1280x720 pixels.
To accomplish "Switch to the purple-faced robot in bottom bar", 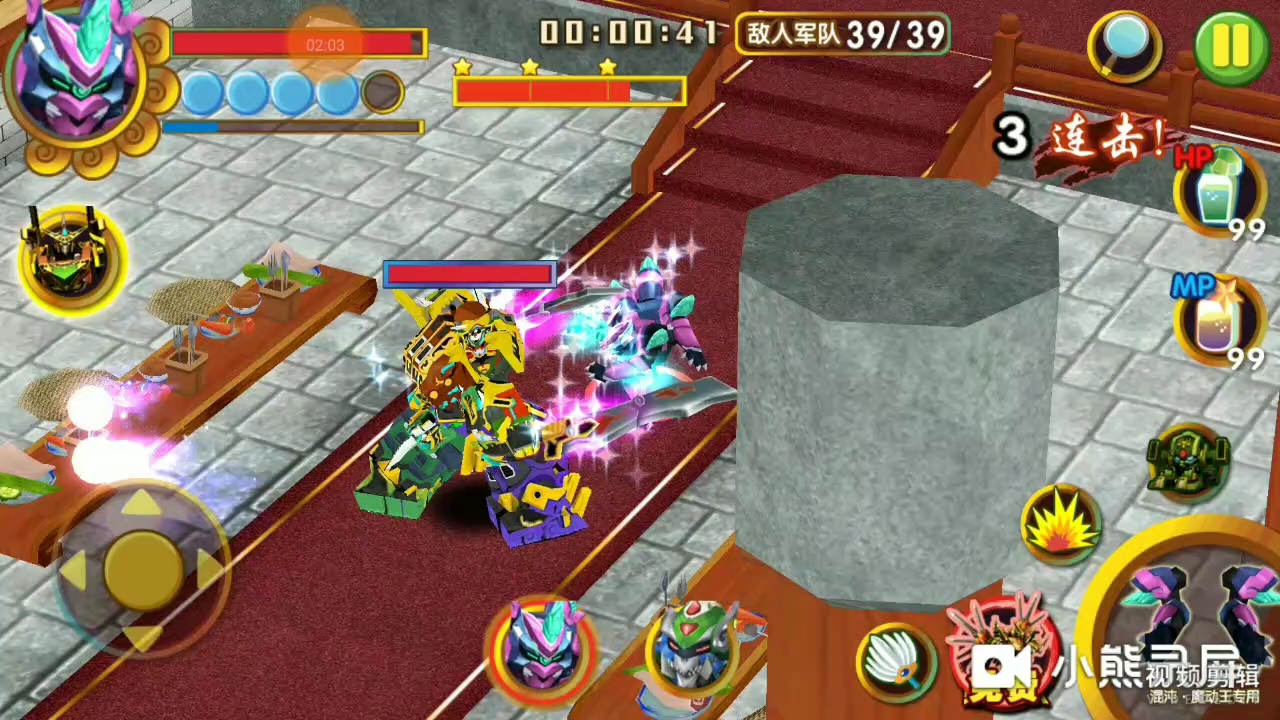I will pyautogui.click(x=542, y=647).
